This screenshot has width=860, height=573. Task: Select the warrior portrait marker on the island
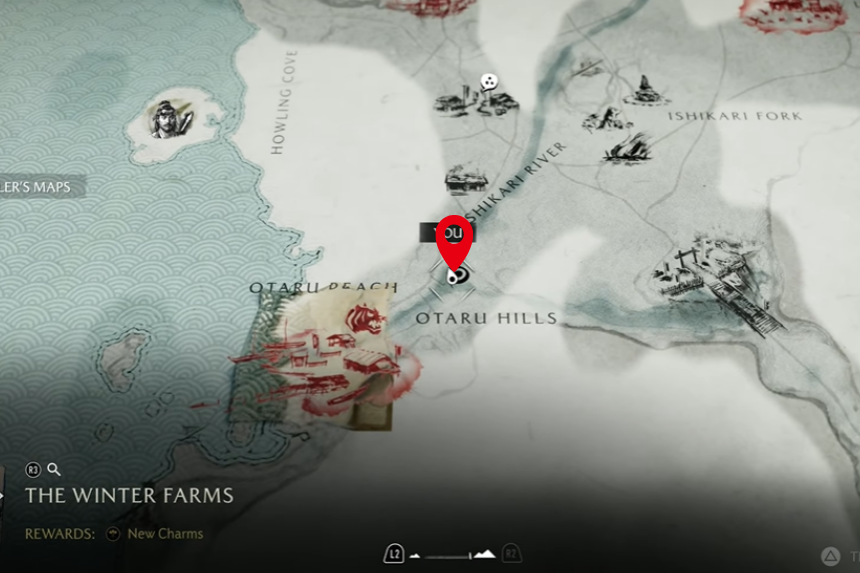171,120
